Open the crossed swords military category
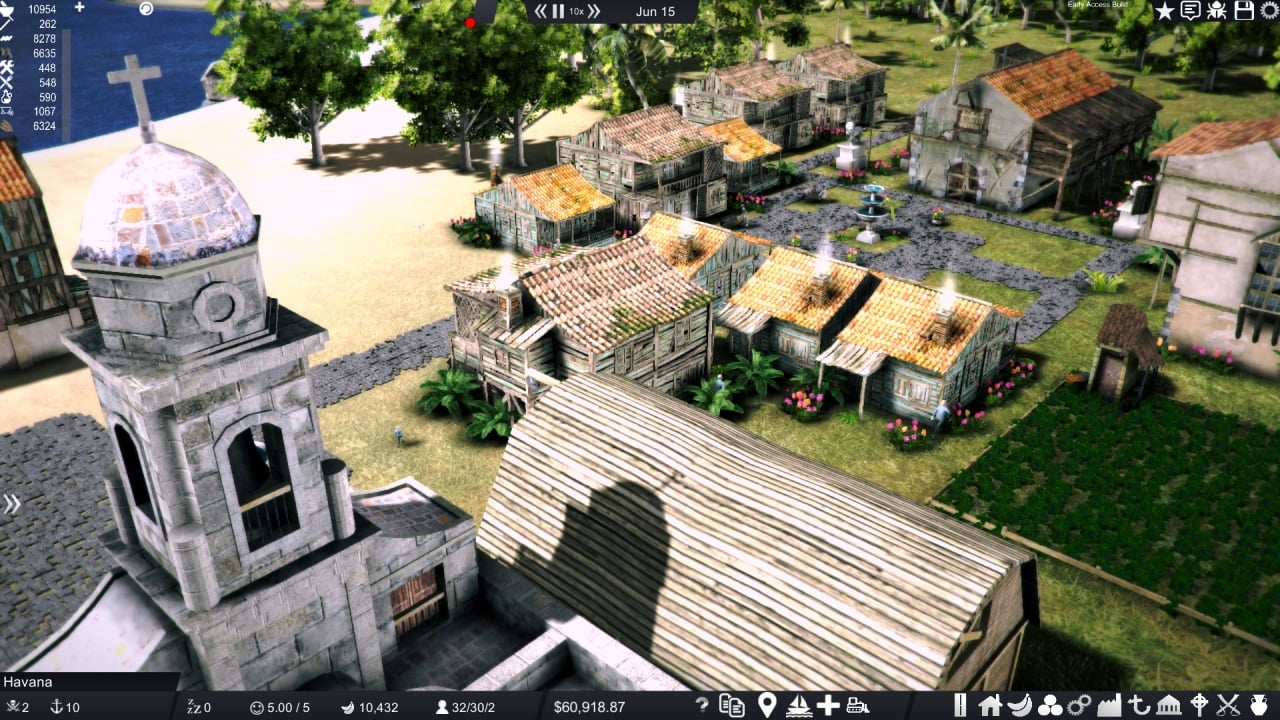Viewport: 1280px width, 720px height. (x=1228, y=706)
